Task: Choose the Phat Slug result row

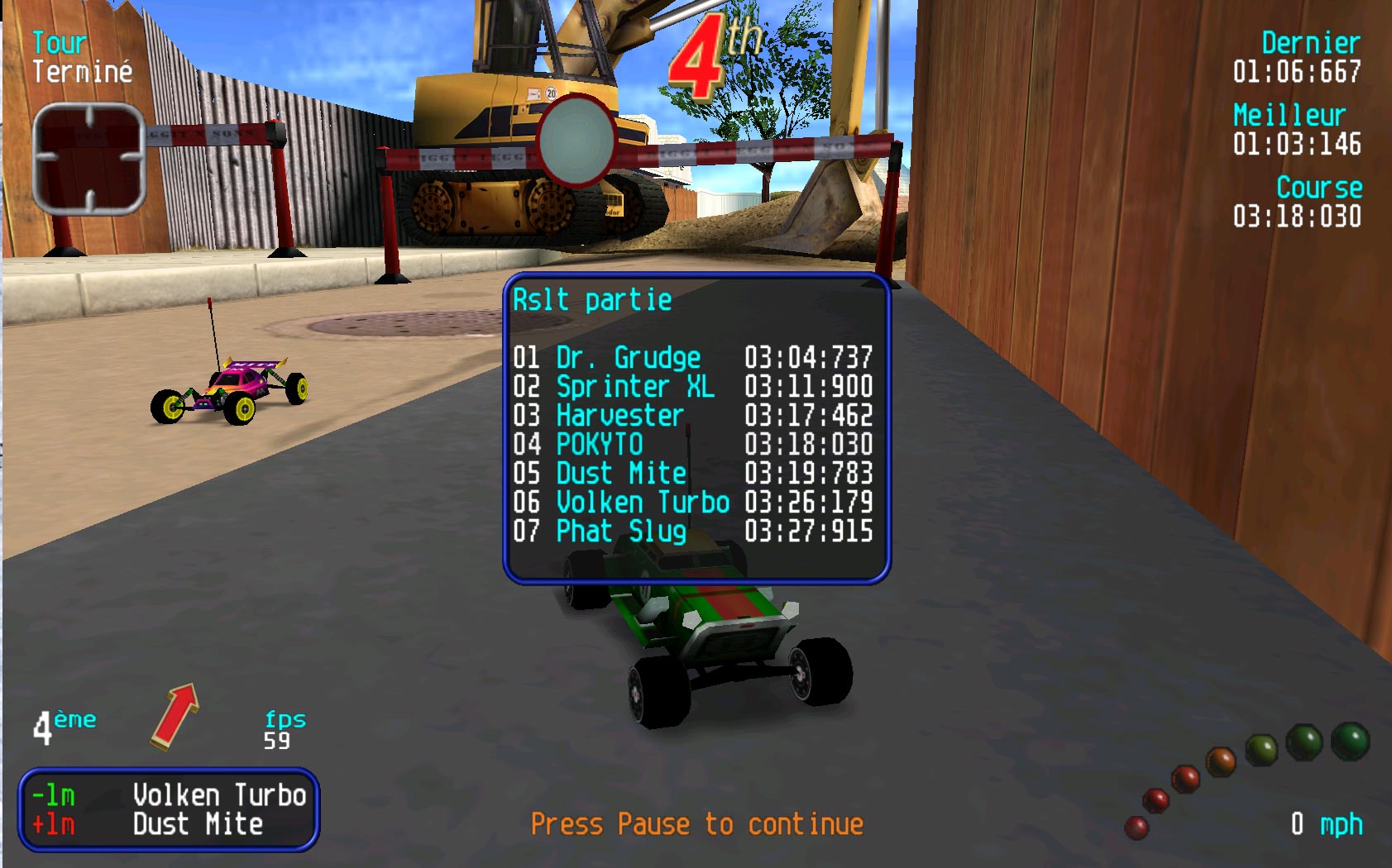Action: click(x=693, y=532)
